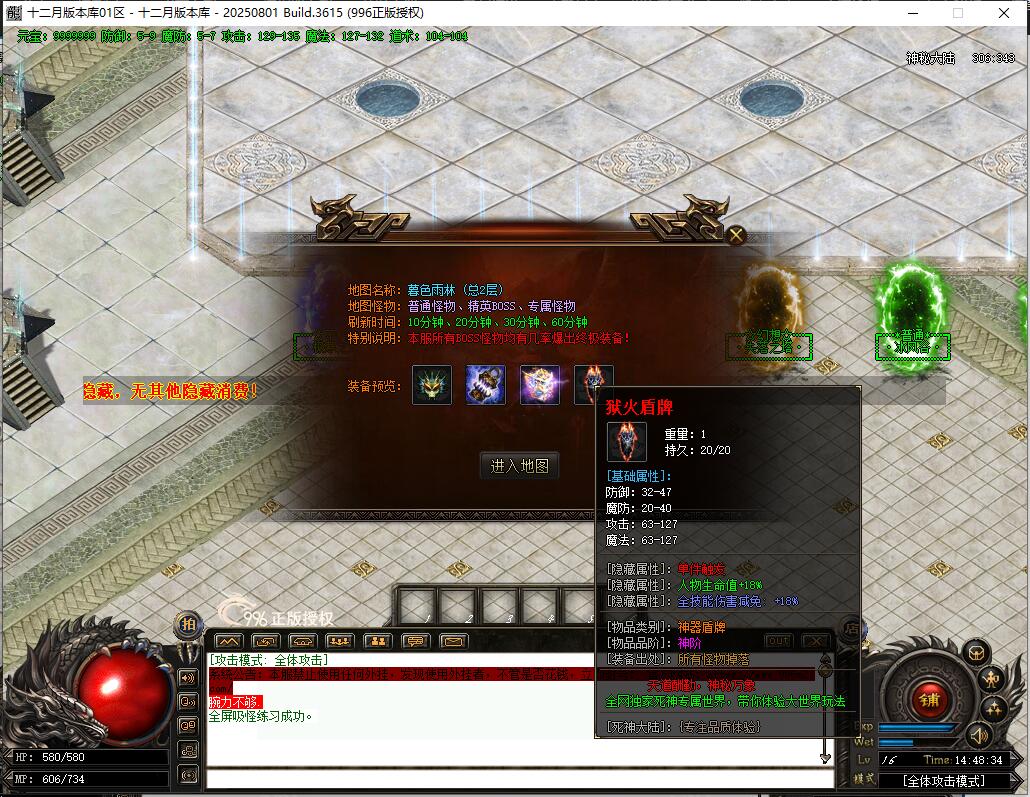Viewport: 1030px width, 797px height.
Task: Click the 进入地图 enter map button
Action: tap(519, 466)
